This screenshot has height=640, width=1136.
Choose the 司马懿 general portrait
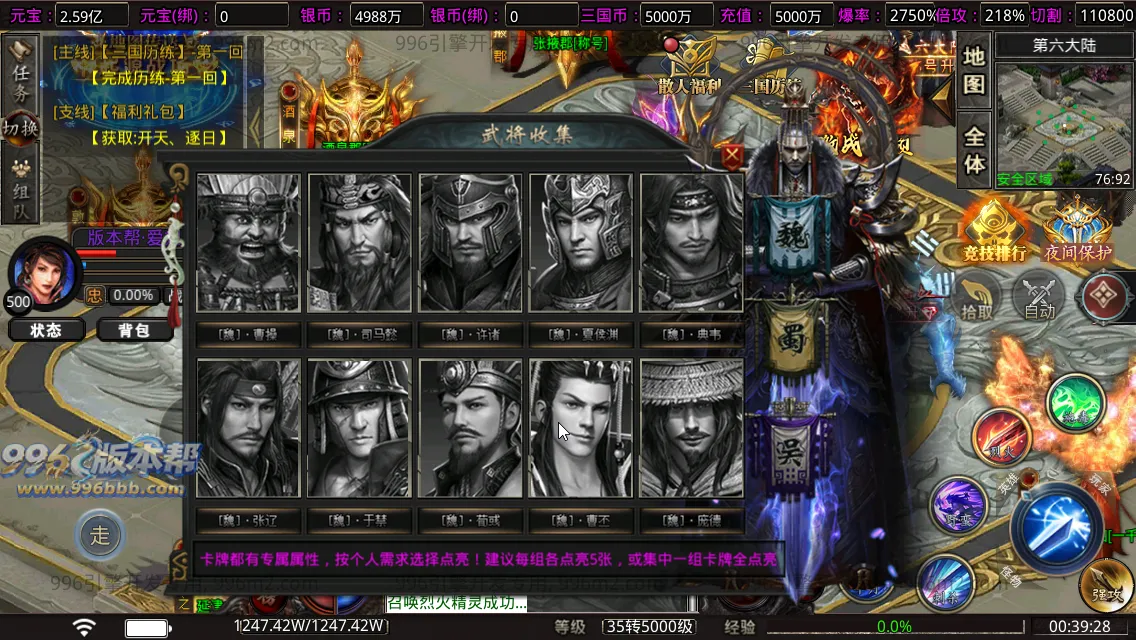[359, 243]
